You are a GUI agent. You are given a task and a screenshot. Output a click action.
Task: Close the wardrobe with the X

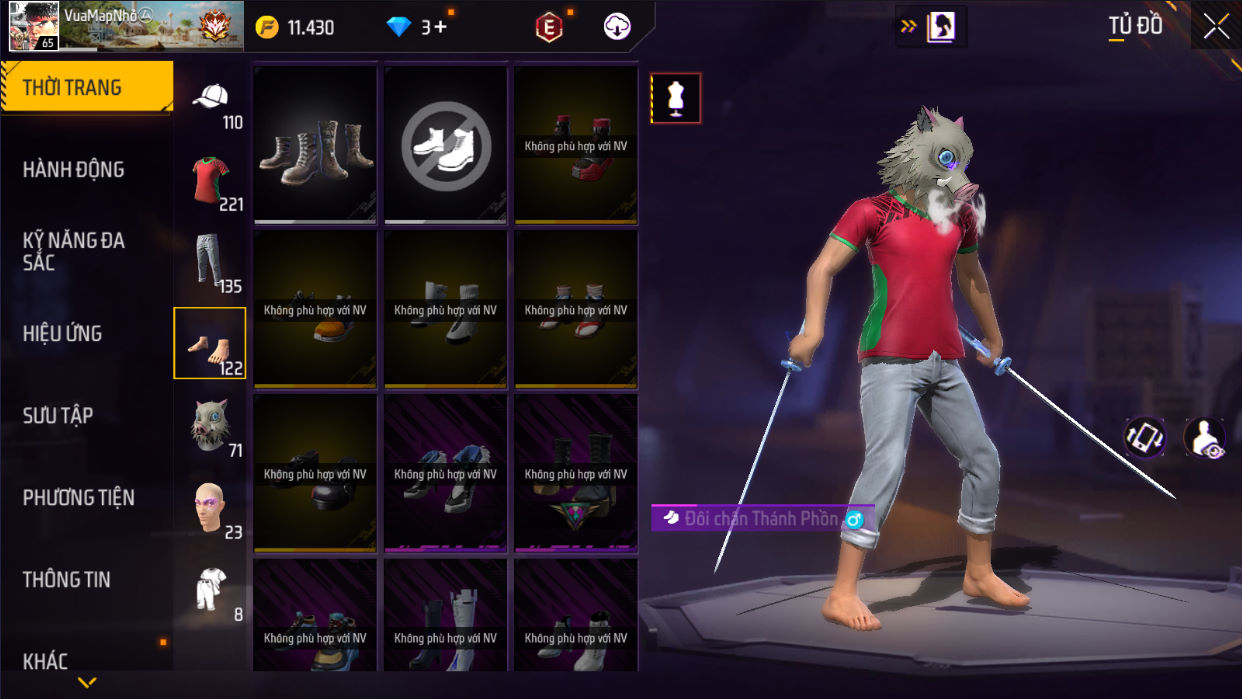1216,27
